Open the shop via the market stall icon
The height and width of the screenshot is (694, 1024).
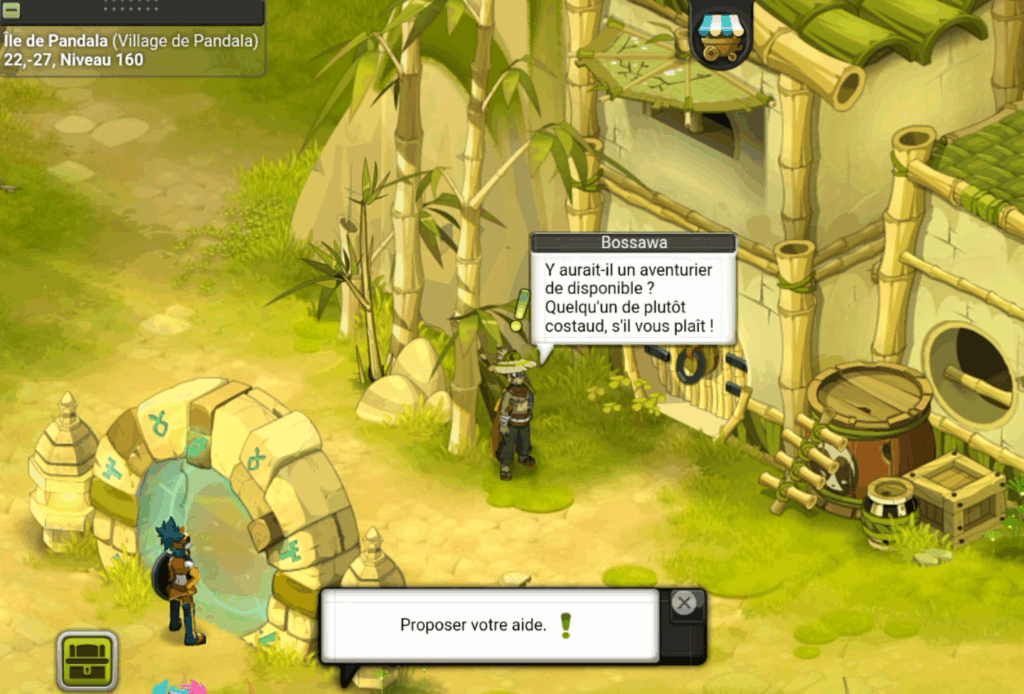click(x=722, y=34)
